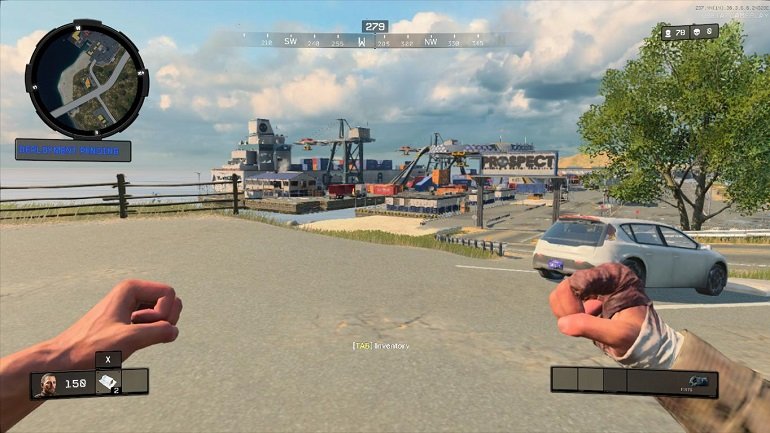Image resolution: width=770 pixels, height=433 pixels.
Task: Select the bandage healing item slot
Action: point(108,381)
